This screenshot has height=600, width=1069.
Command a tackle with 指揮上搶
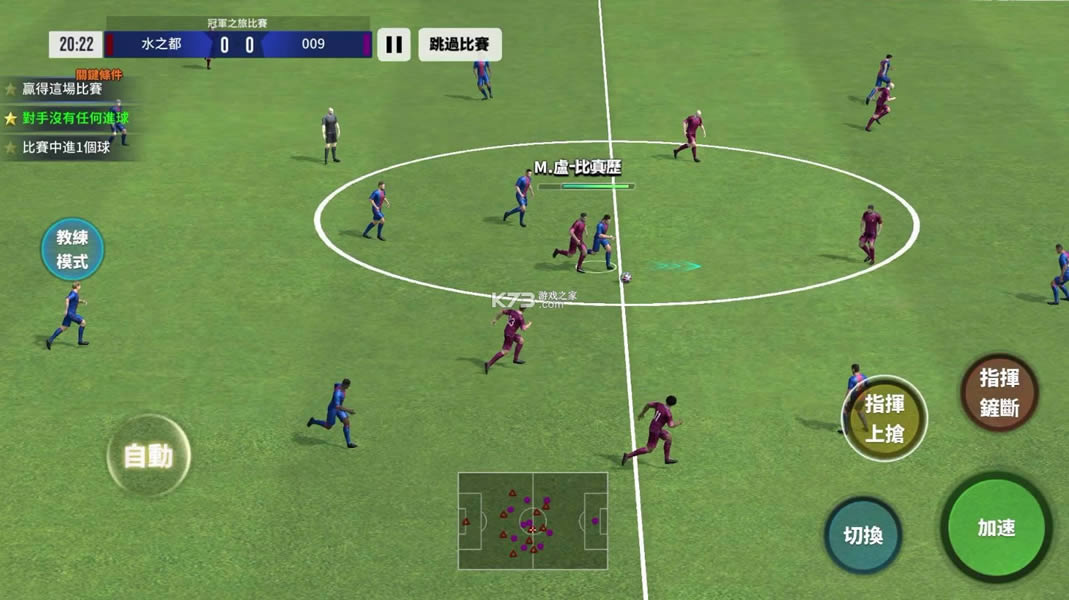tap(884, 418)
